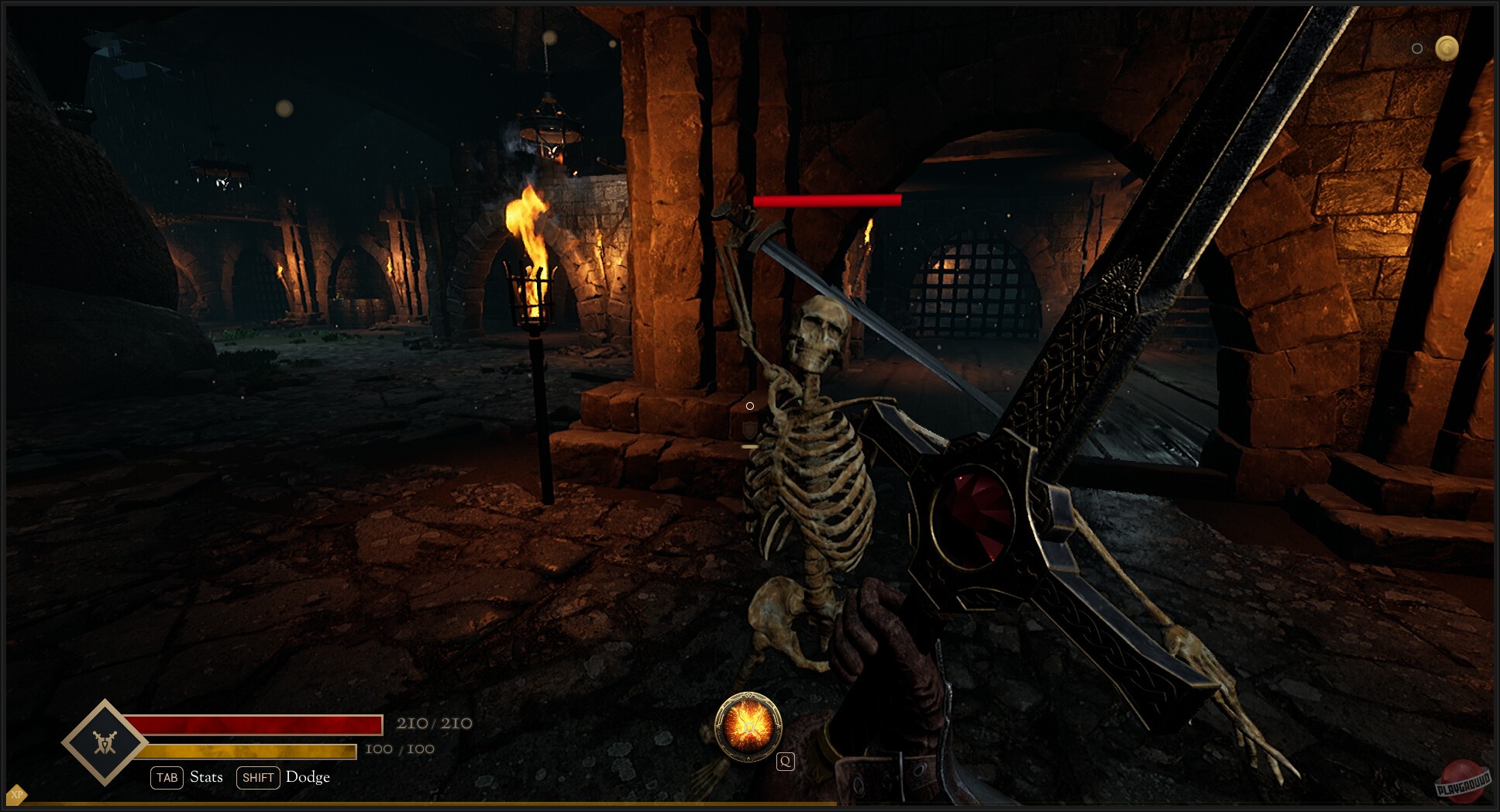This screenshot has height=812, width=1500.
Task: Click the red health bar in the HUD
Action: (256, 724)
